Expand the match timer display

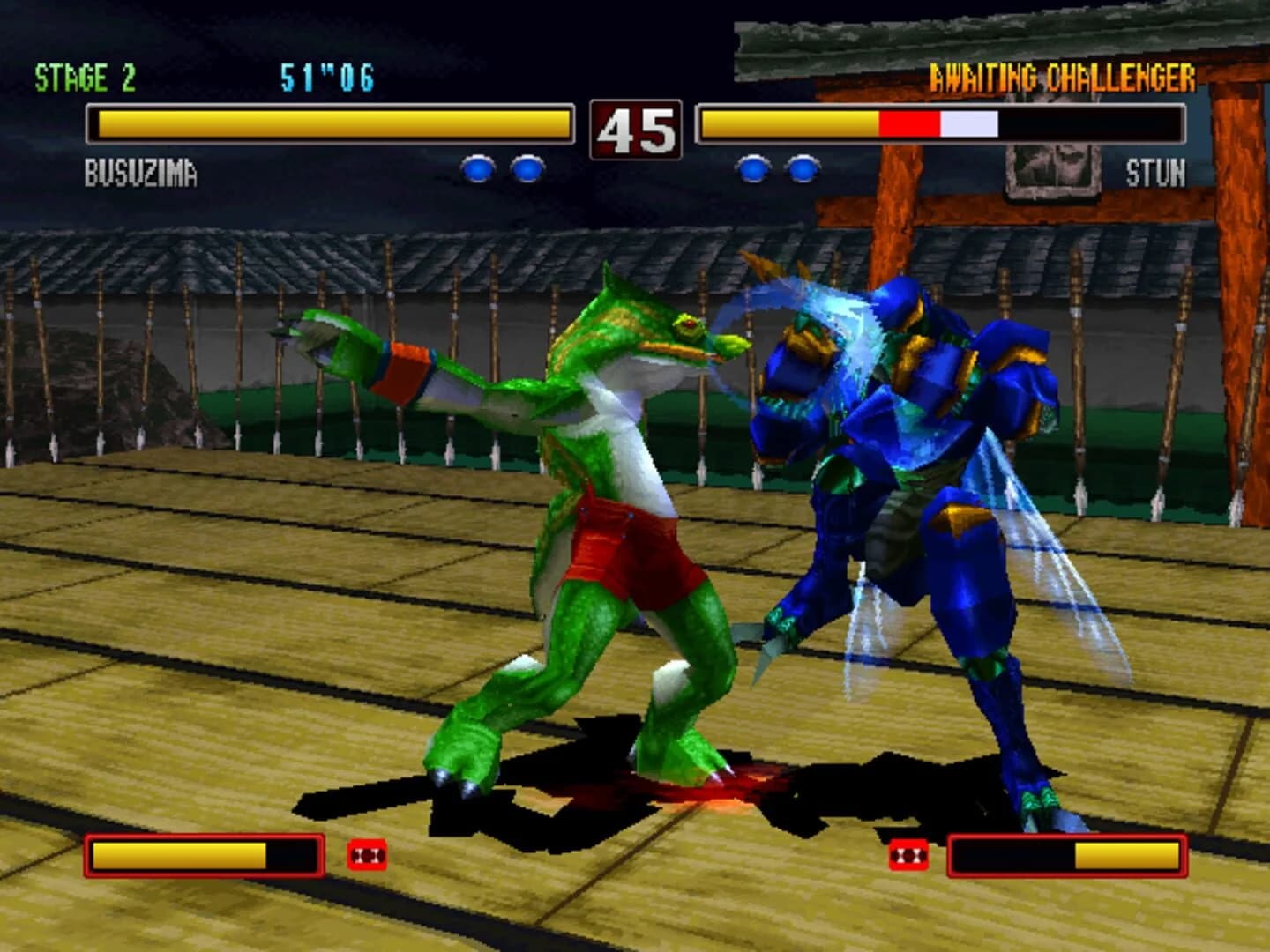click(x=326, y=78)
